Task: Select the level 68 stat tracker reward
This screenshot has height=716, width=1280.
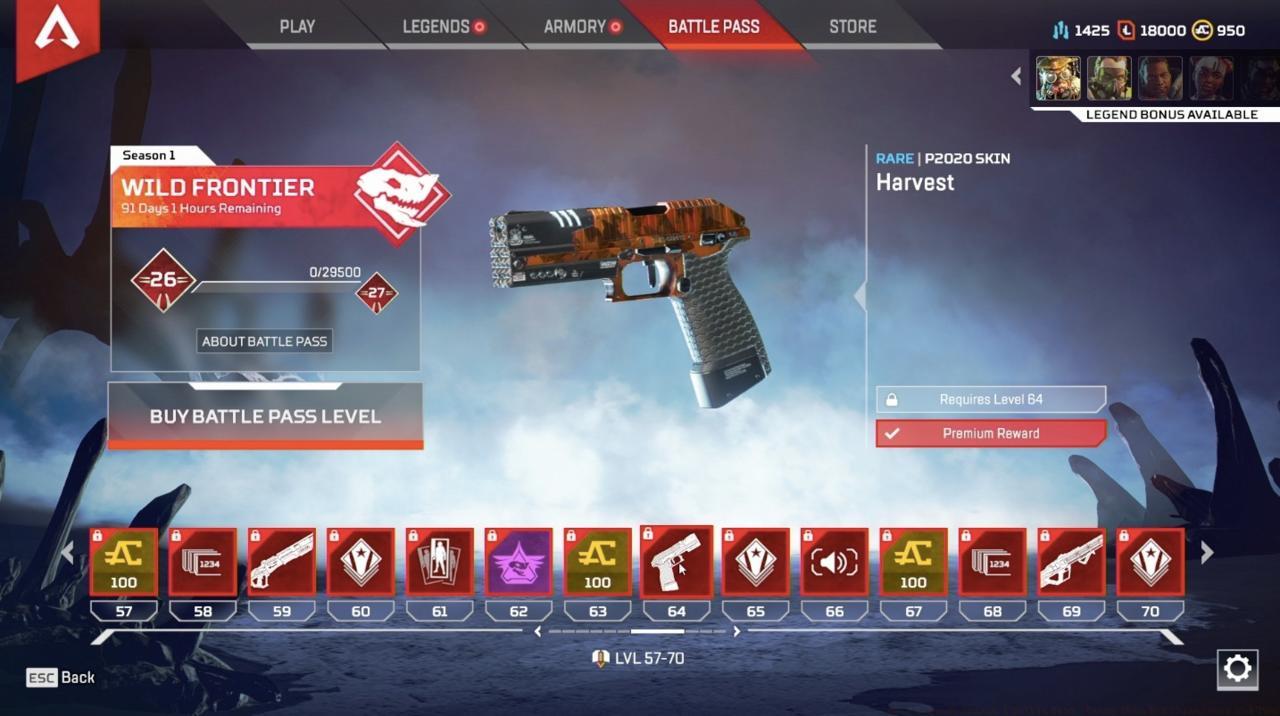Action: [x=992, y=562]
